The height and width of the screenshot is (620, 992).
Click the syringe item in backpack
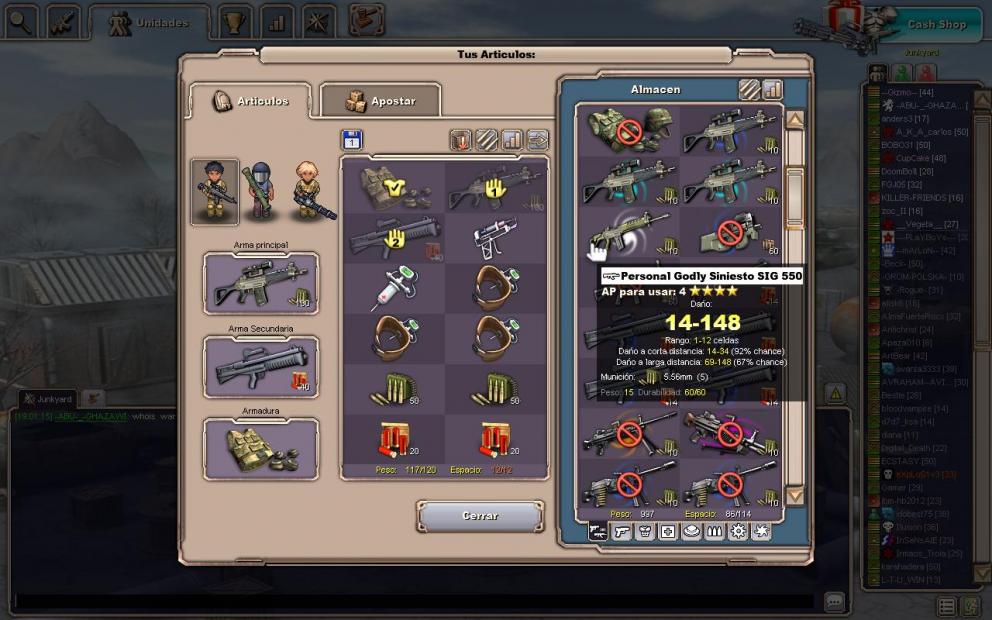point(395,289)
